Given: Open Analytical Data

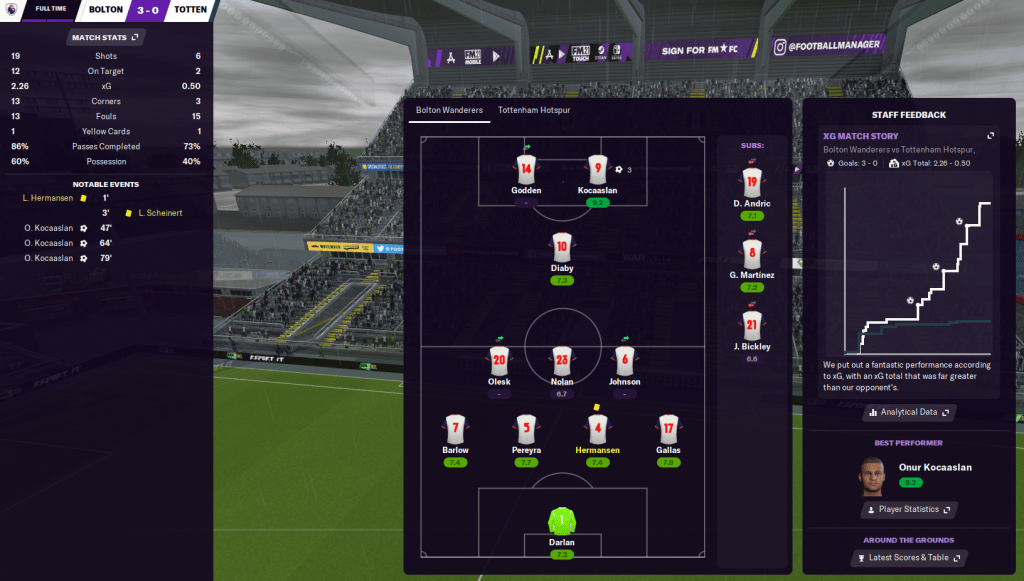Looking at the screenshot, I should tap(908, 412).
